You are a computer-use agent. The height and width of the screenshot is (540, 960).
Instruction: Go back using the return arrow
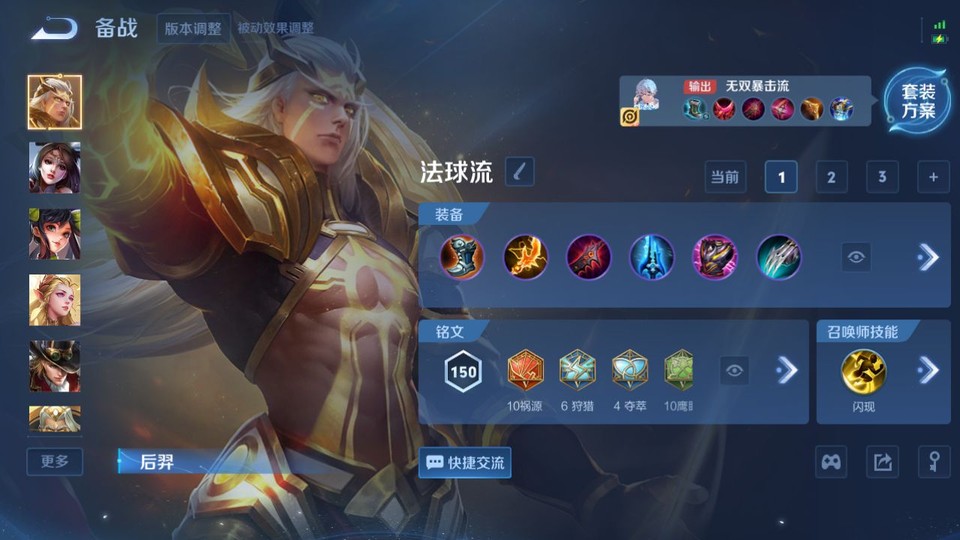point(54,28)
